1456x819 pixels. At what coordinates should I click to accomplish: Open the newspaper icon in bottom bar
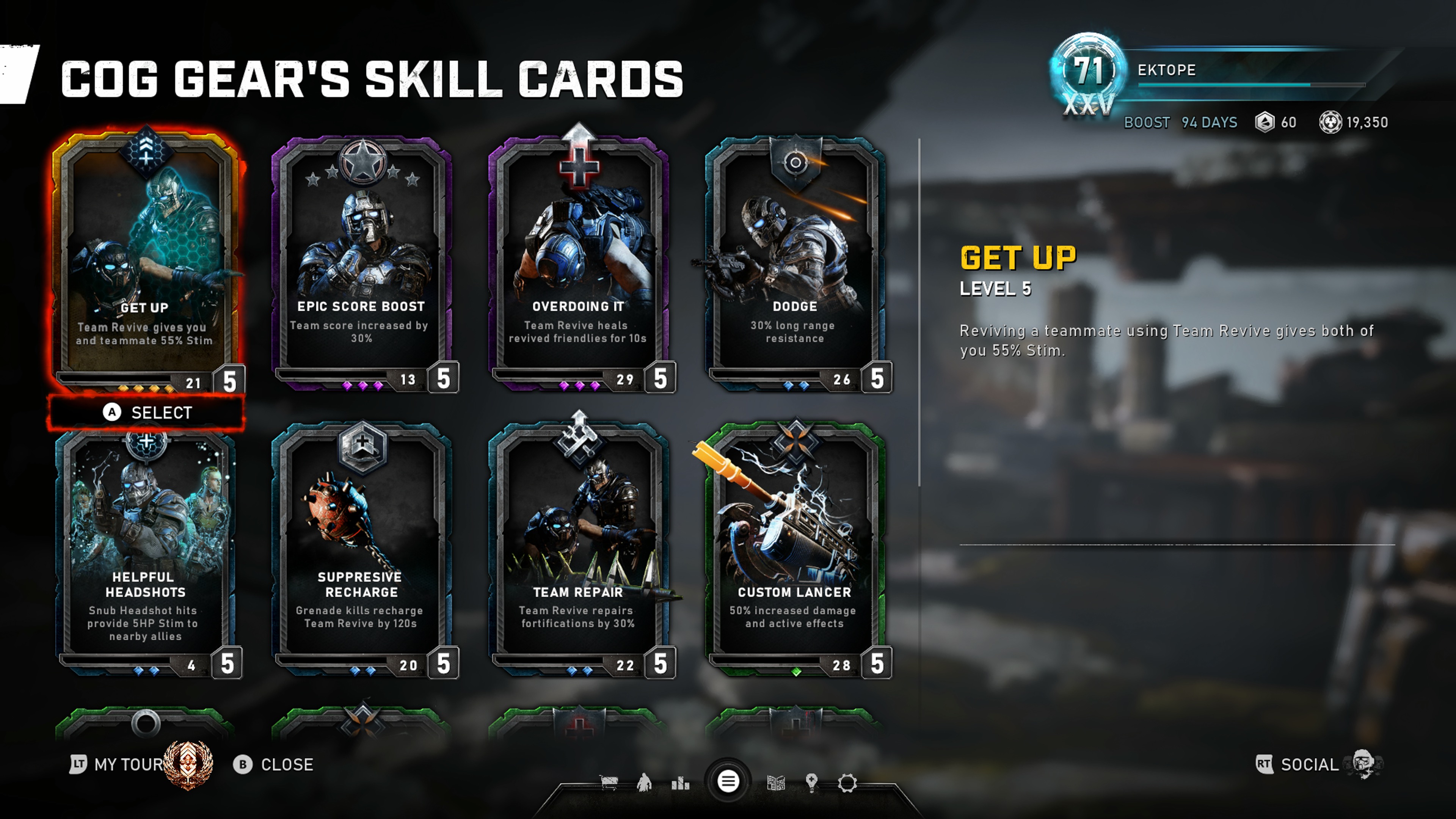[x=776, y=783]
